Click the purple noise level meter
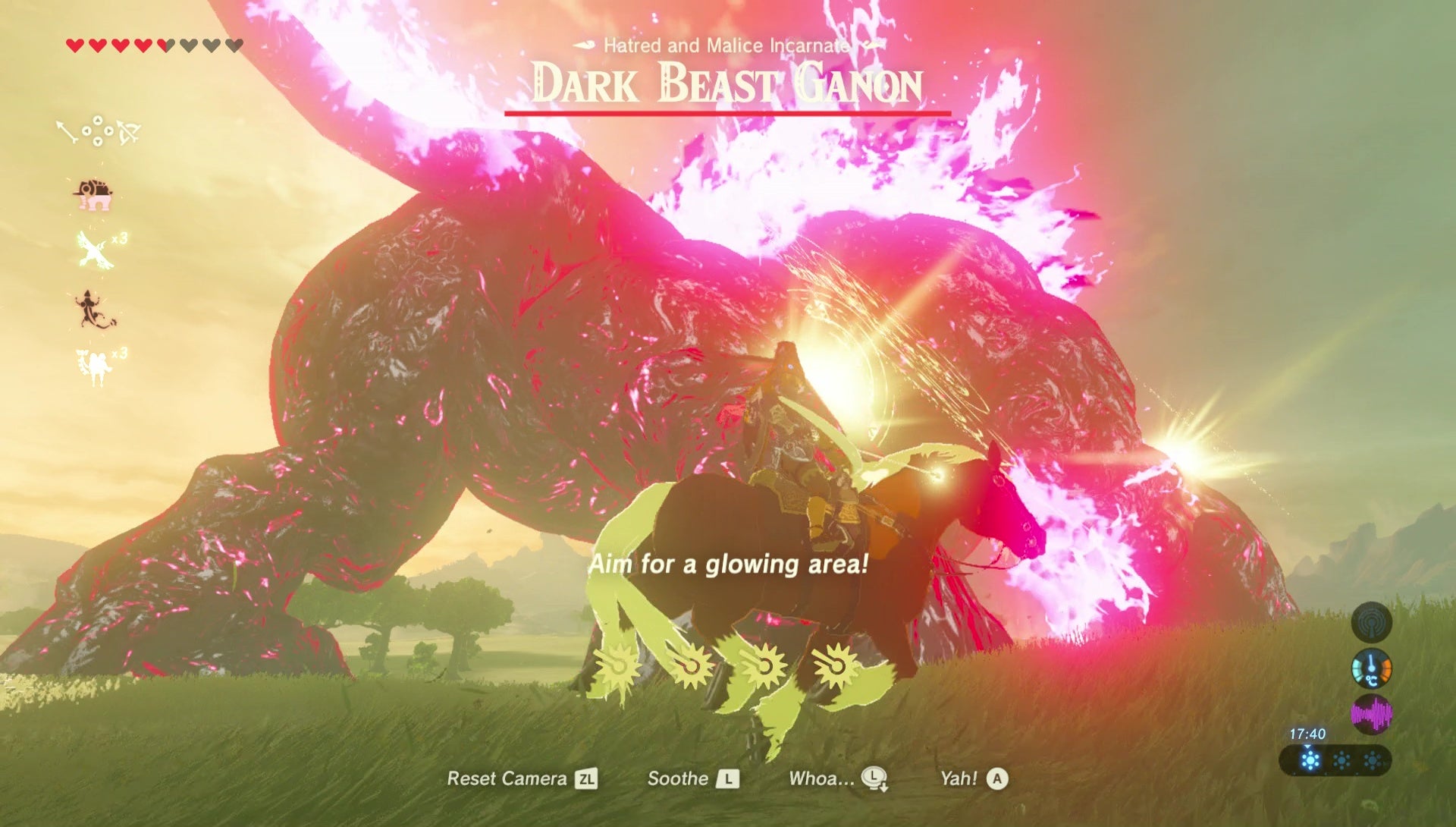 pos(1372,714)
